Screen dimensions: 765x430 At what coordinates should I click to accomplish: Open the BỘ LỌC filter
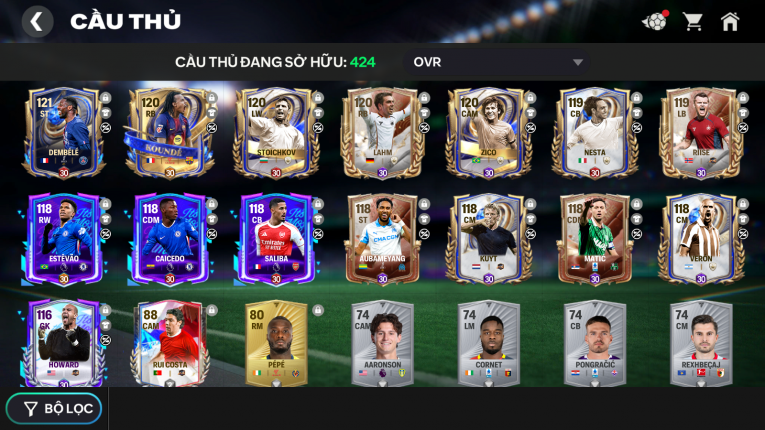[x=54, y=408]
